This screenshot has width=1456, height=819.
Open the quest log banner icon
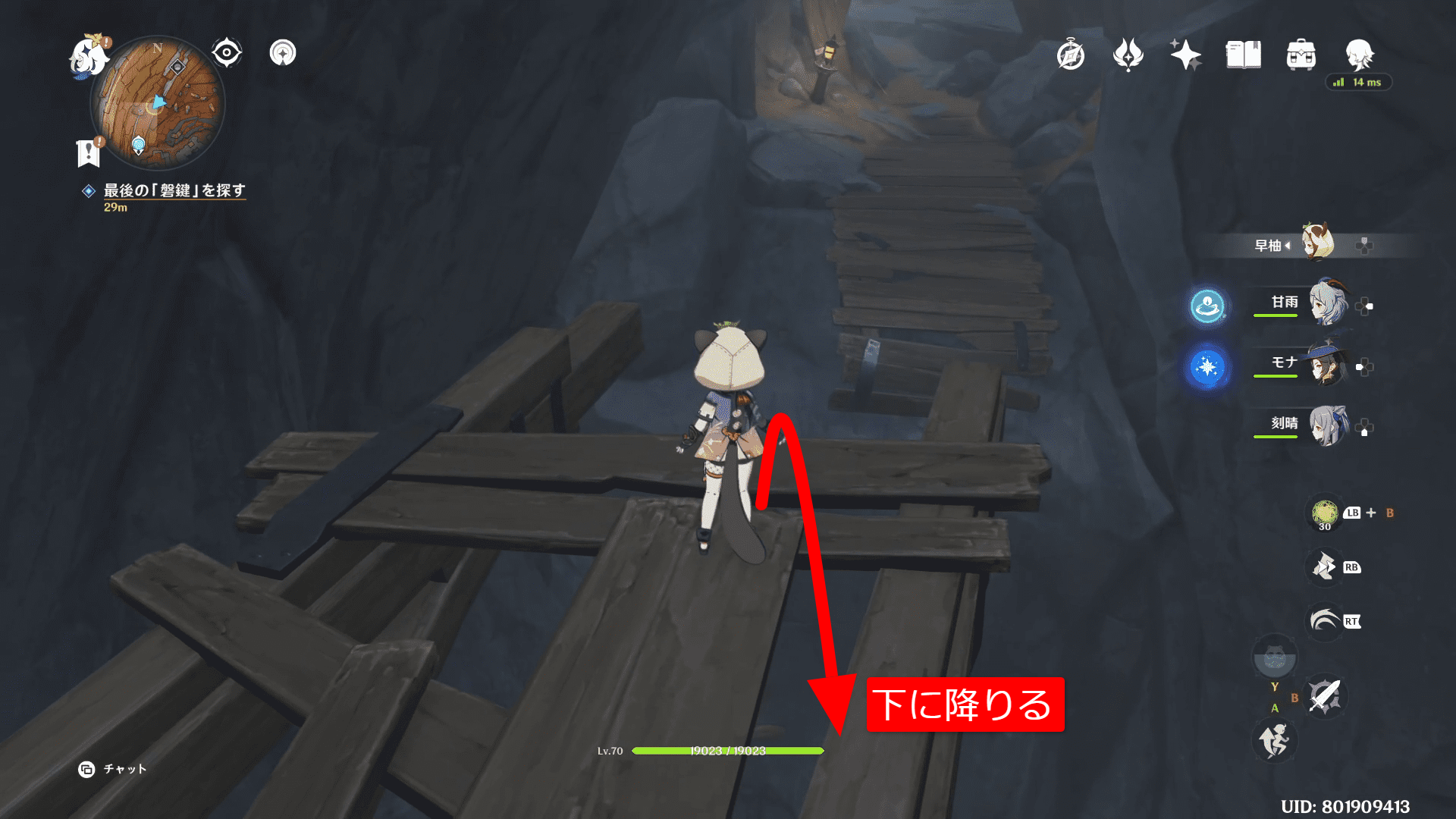tap(89, 152)
